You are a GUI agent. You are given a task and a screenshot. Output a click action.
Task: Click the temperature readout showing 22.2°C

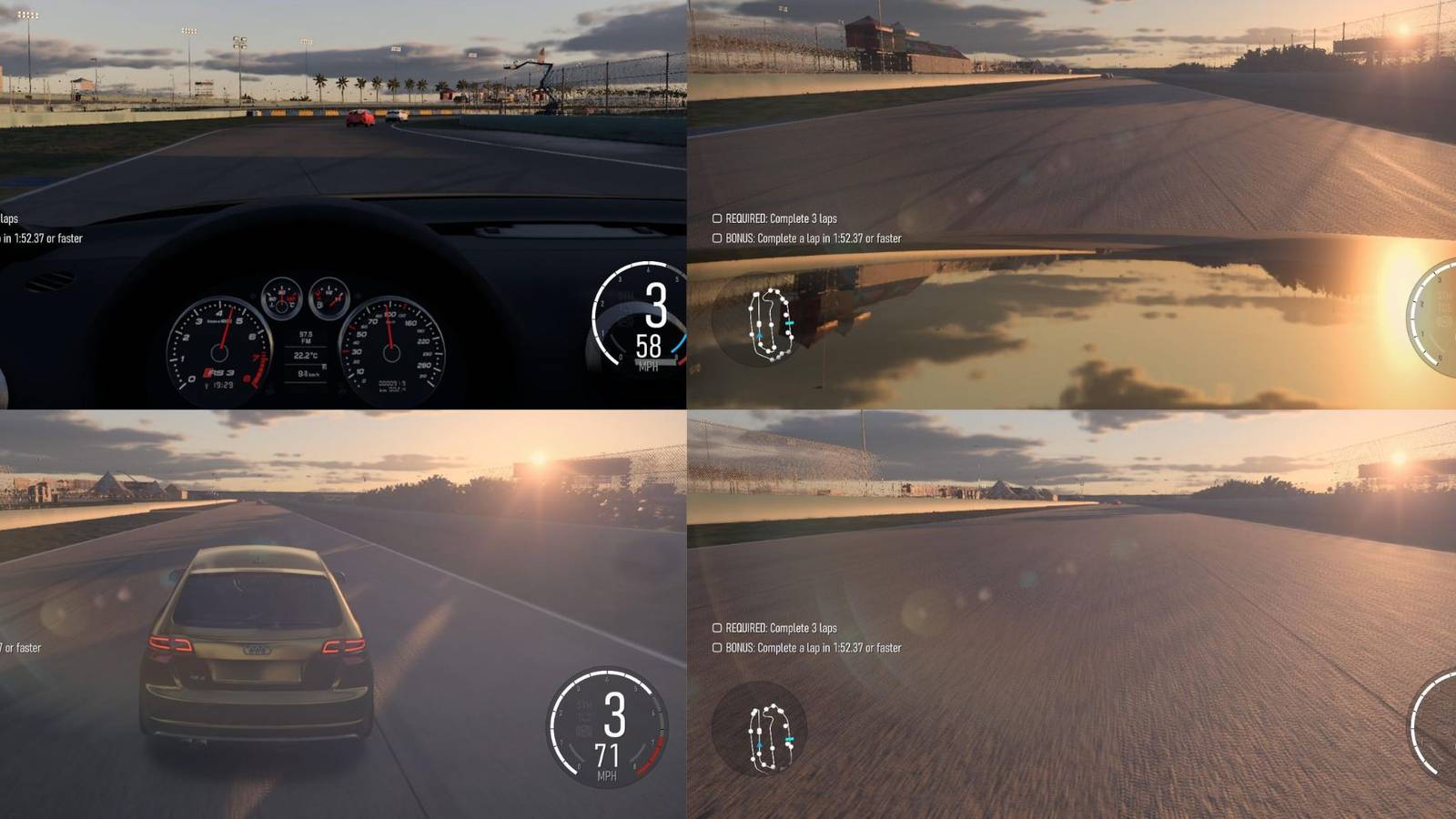coord(307,355)
